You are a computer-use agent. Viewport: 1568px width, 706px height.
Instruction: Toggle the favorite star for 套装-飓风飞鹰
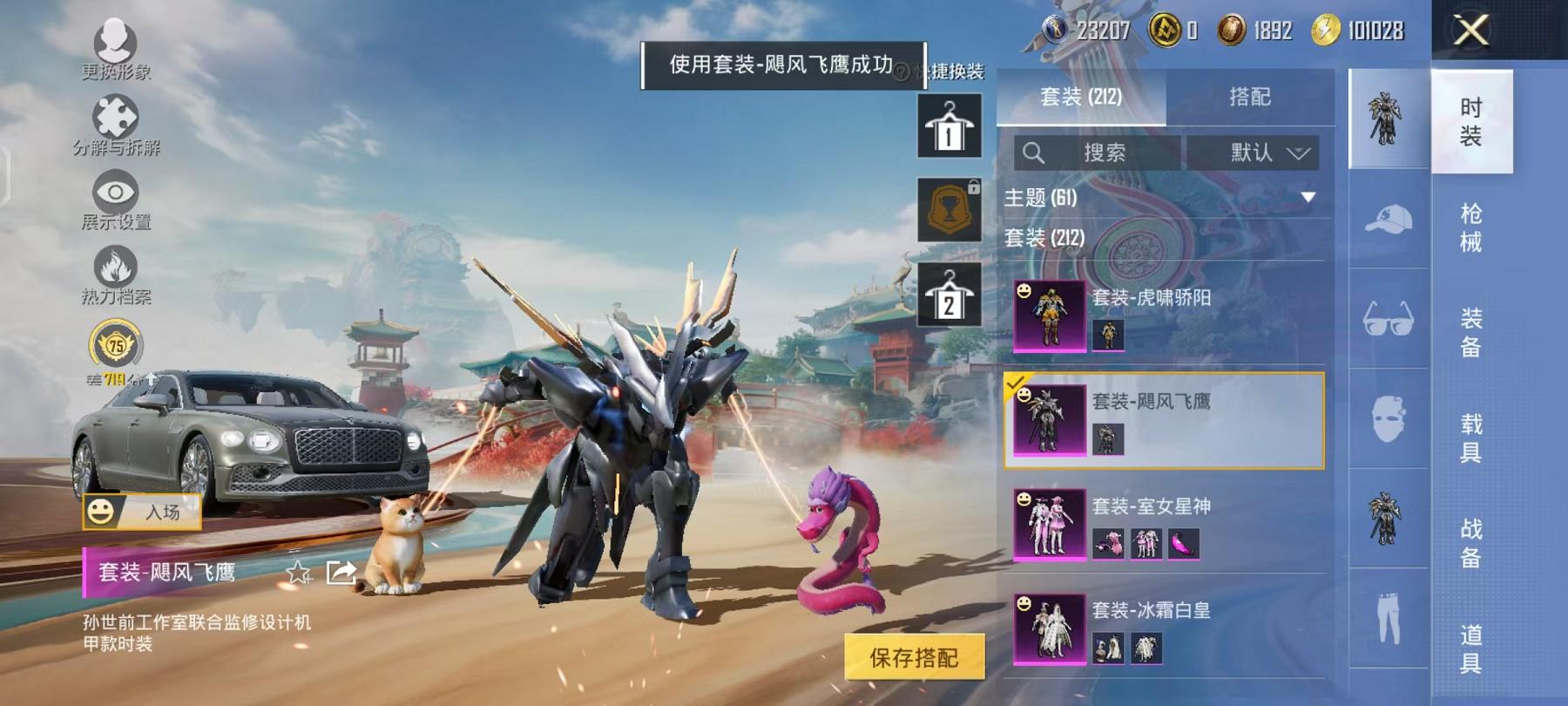298,573
